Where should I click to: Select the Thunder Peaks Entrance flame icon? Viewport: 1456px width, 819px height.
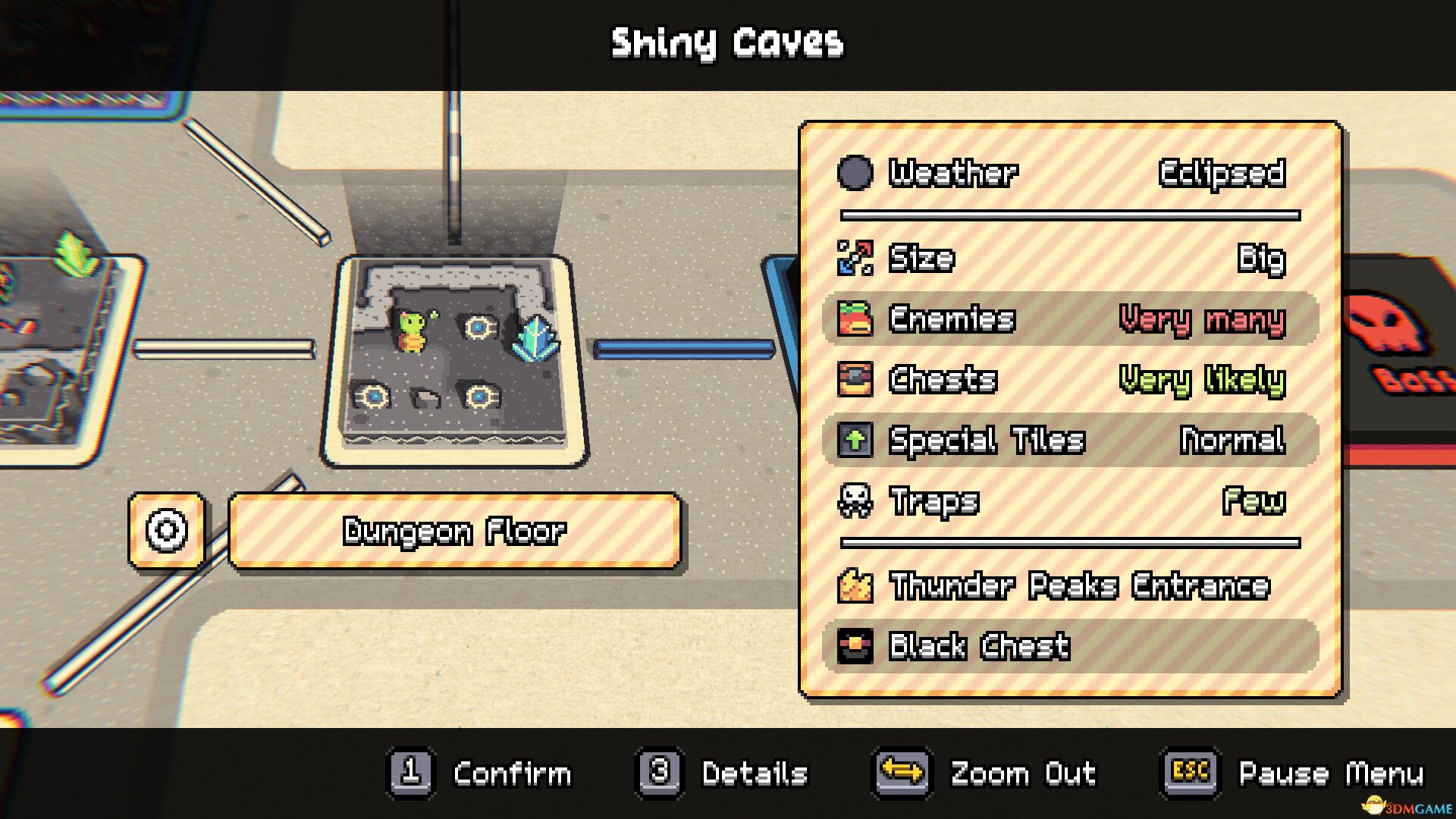(855, 585)
